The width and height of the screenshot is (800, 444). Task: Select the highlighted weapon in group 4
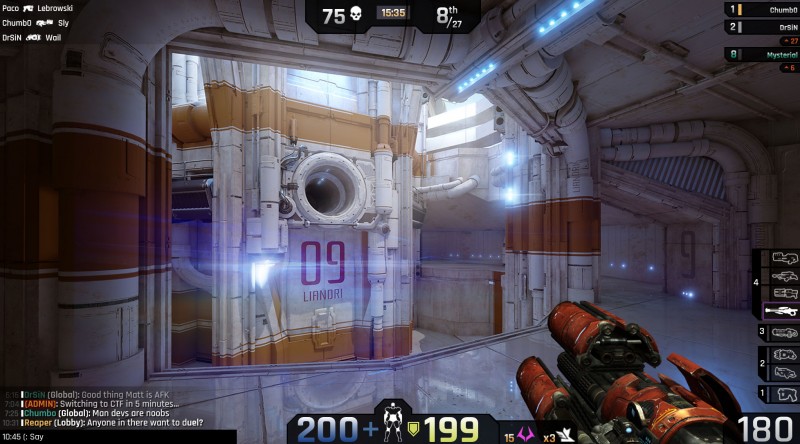click(782, 310)
